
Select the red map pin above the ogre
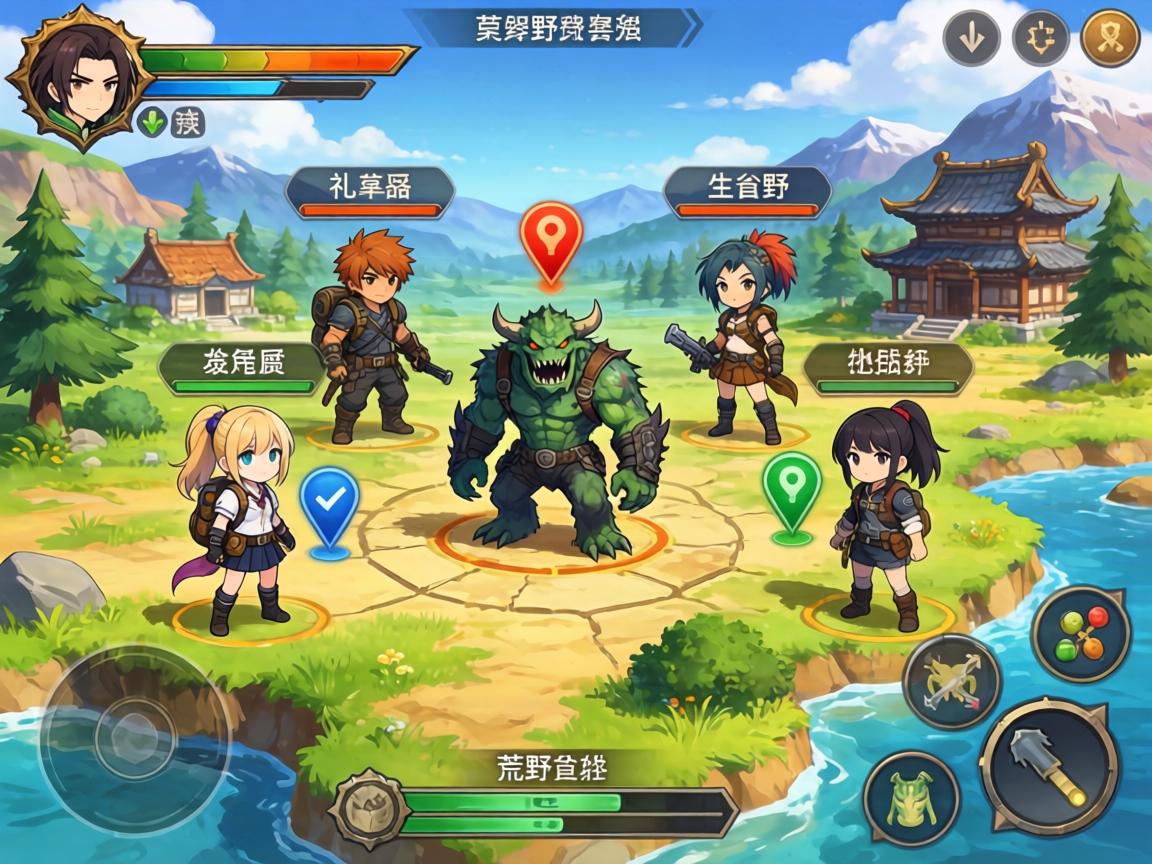tap(551, 240)
